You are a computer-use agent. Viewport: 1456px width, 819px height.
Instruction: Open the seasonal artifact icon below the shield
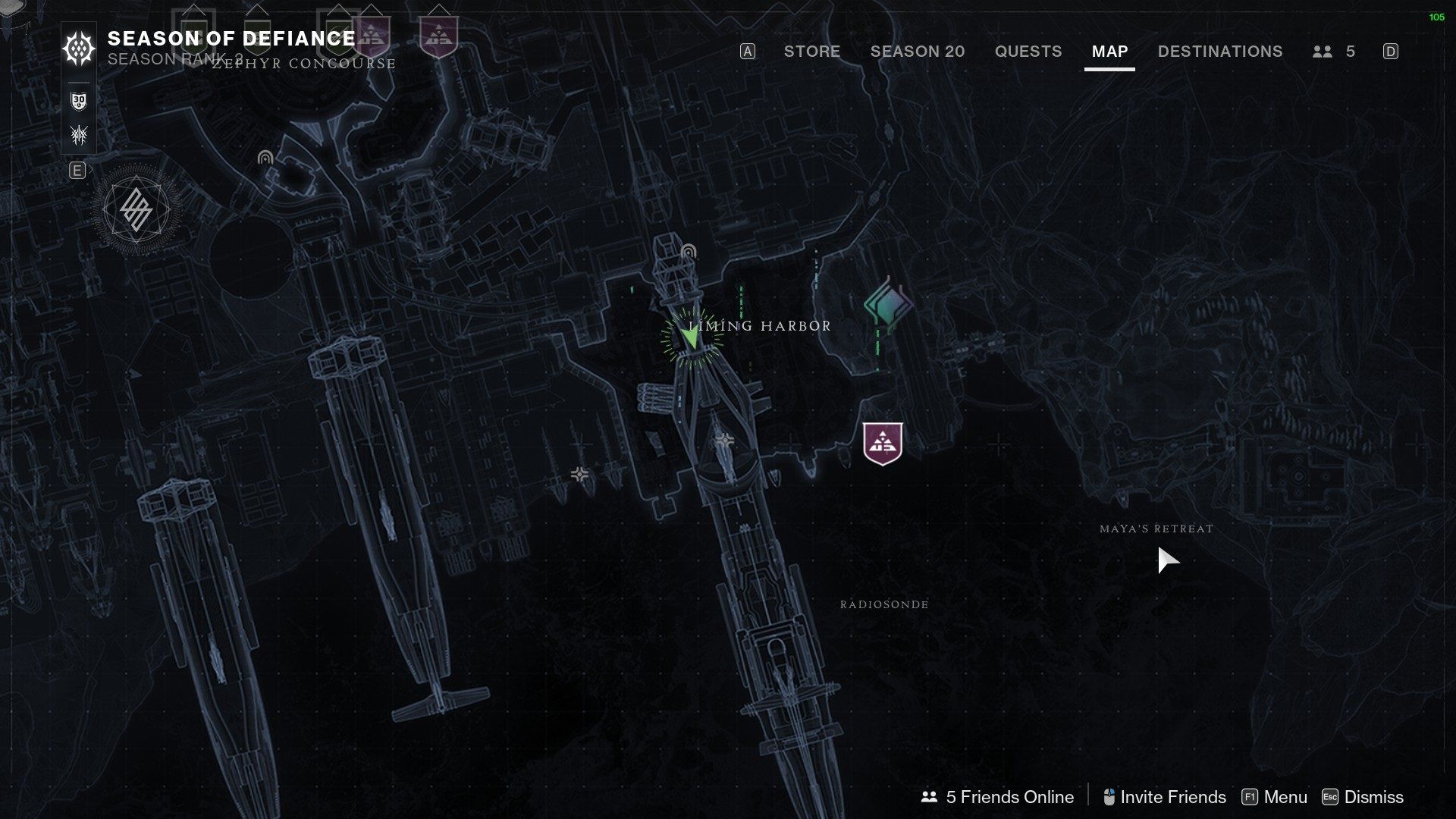point(79,134)
